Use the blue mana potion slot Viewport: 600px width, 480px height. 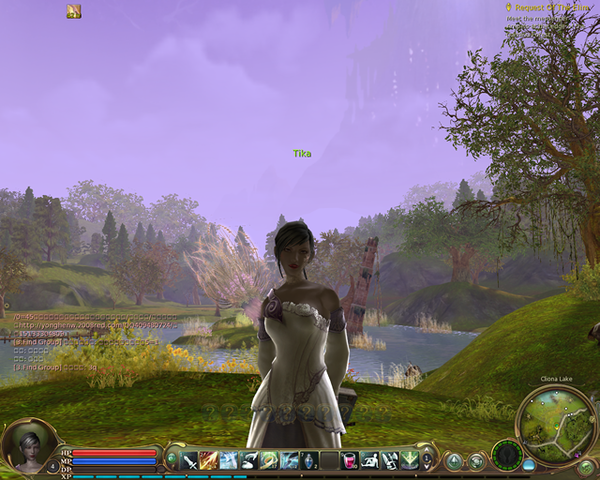[309, 461]
